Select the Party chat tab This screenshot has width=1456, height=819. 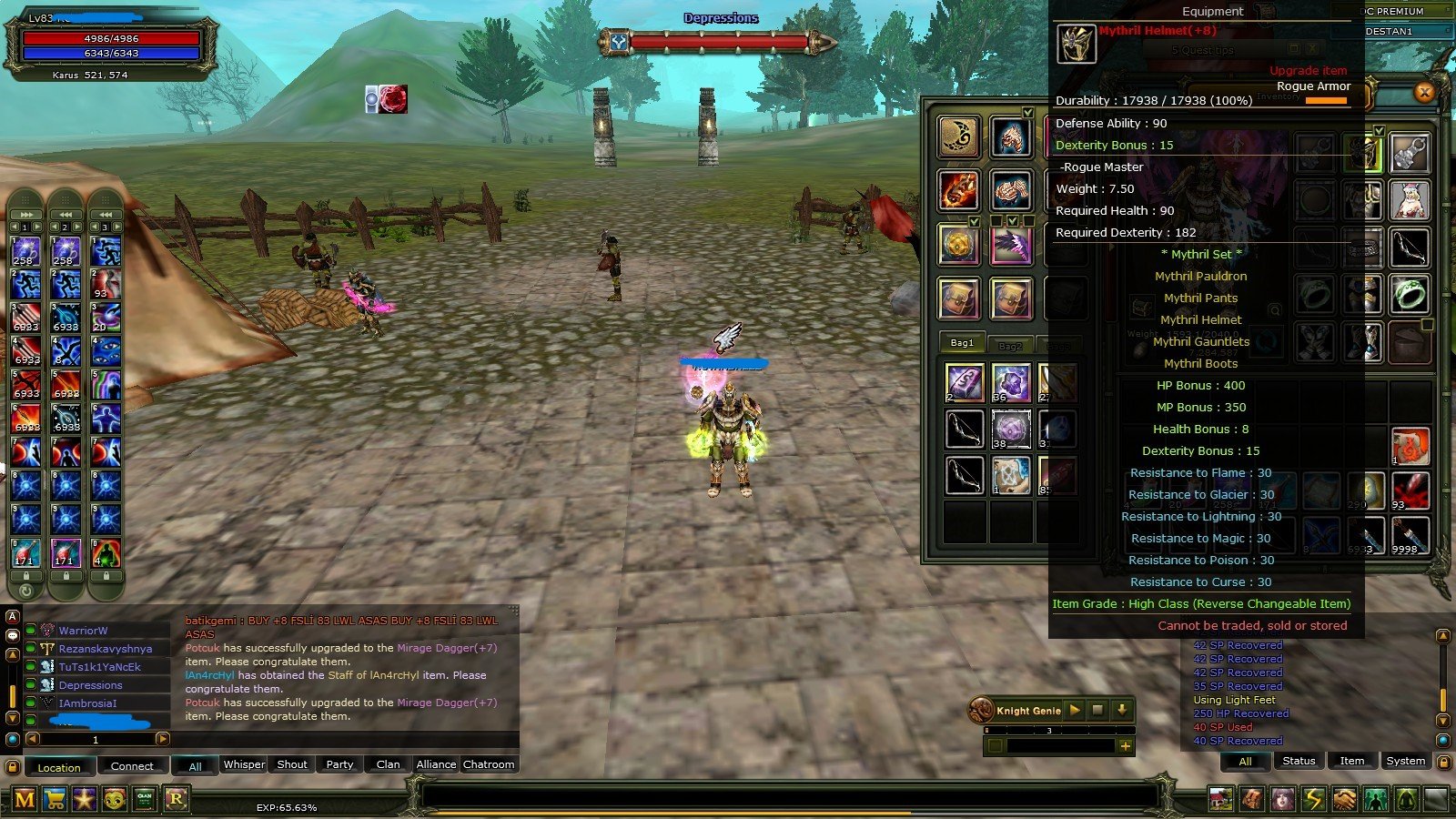(x=339, y=764)
